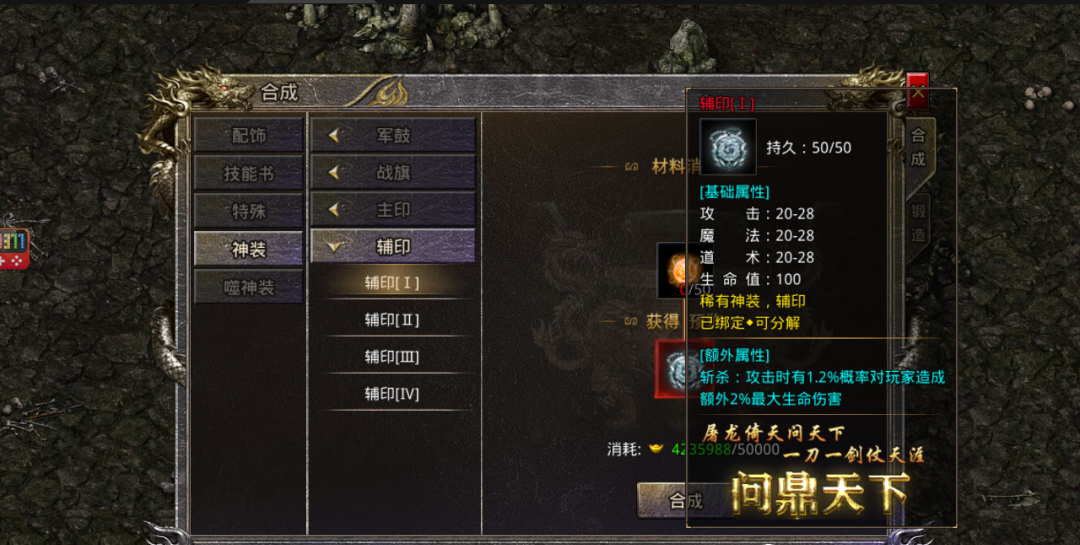Image resolution: width=1080 pixels, height=545 pixels.
Task: Collapse the 辅印 subcategory
Action: [x=392, y=246]
